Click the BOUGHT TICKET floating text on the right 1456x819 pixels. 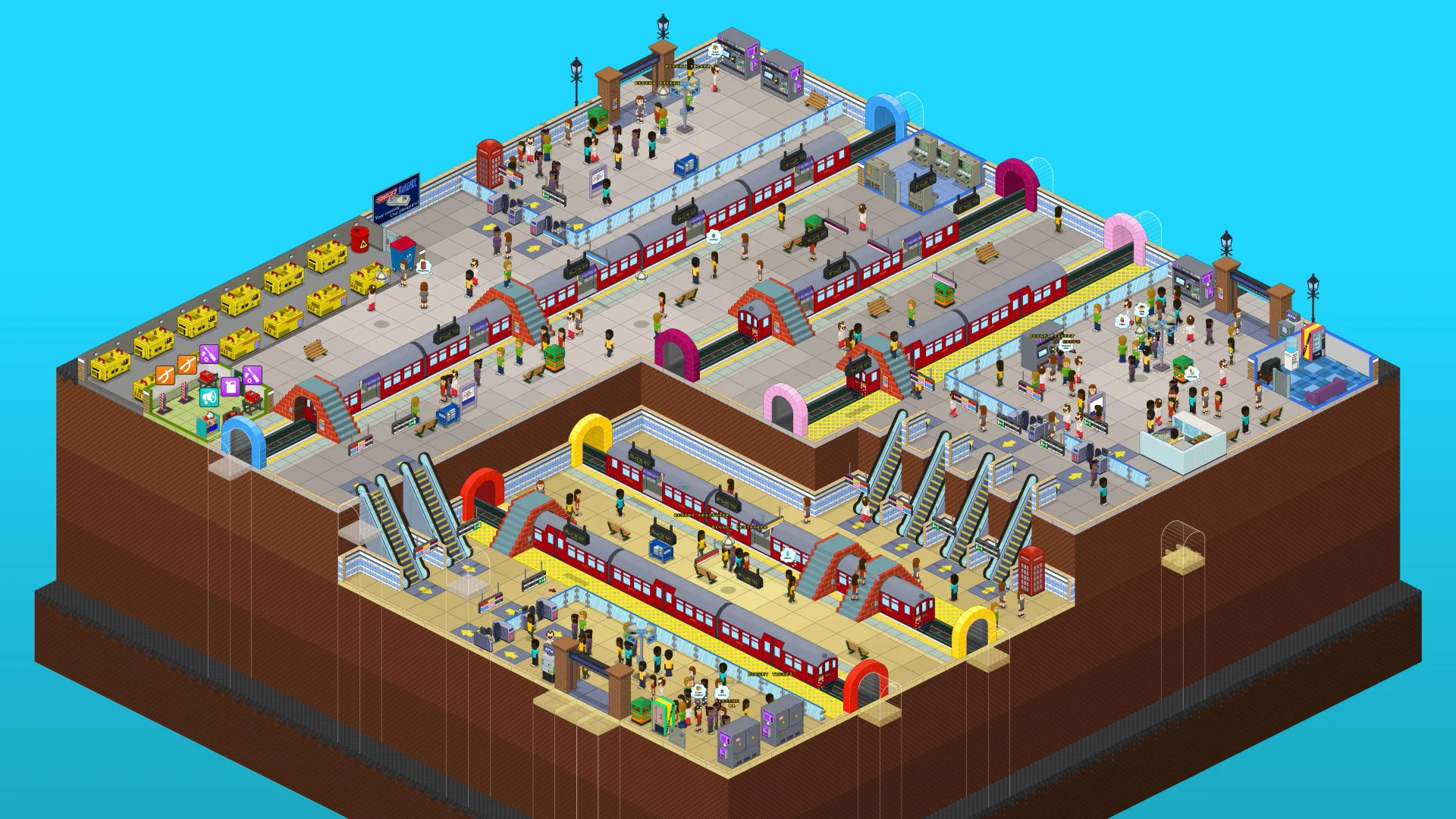(x=1053, y=336)
